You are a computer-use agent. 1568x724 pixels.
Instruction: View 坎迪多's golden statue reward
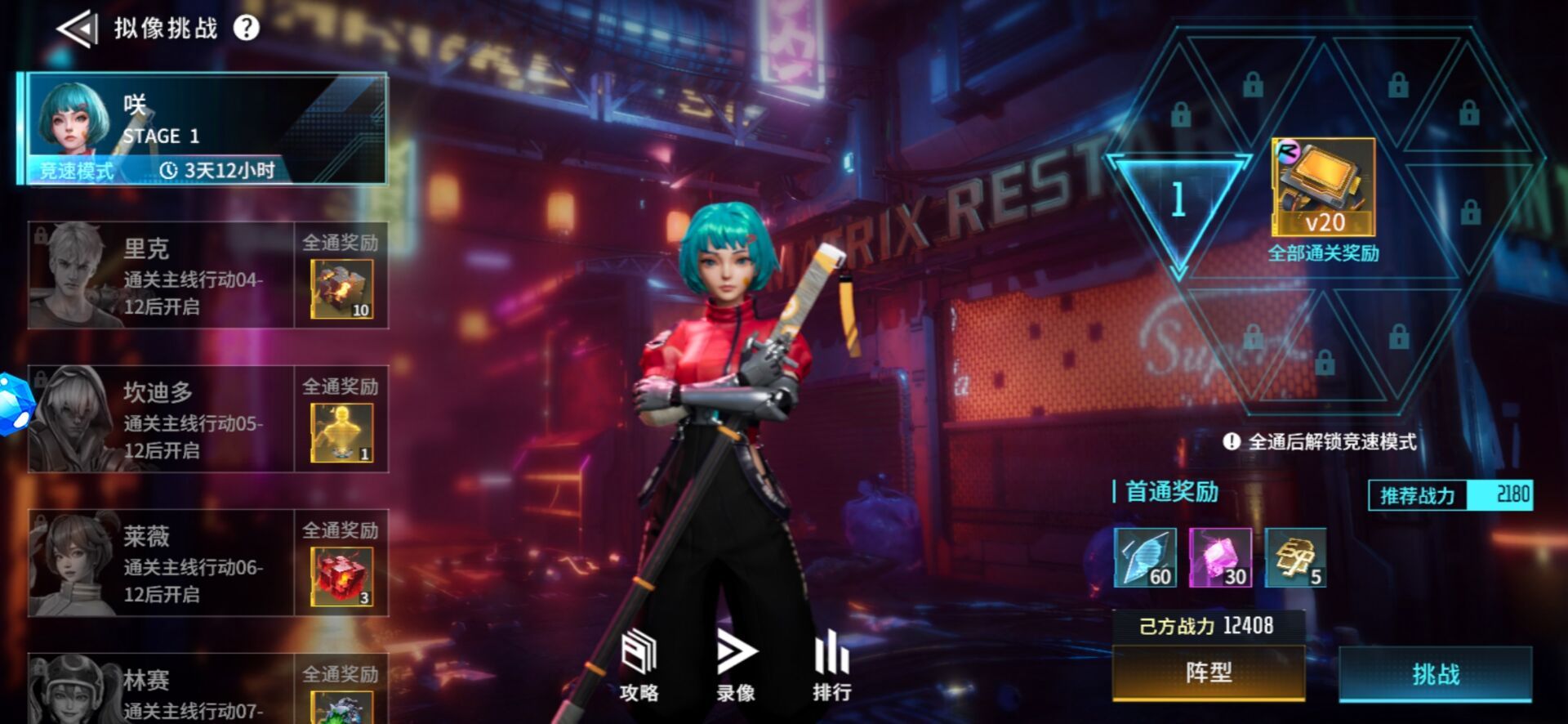pyautogui.click(x=341, y=432)
